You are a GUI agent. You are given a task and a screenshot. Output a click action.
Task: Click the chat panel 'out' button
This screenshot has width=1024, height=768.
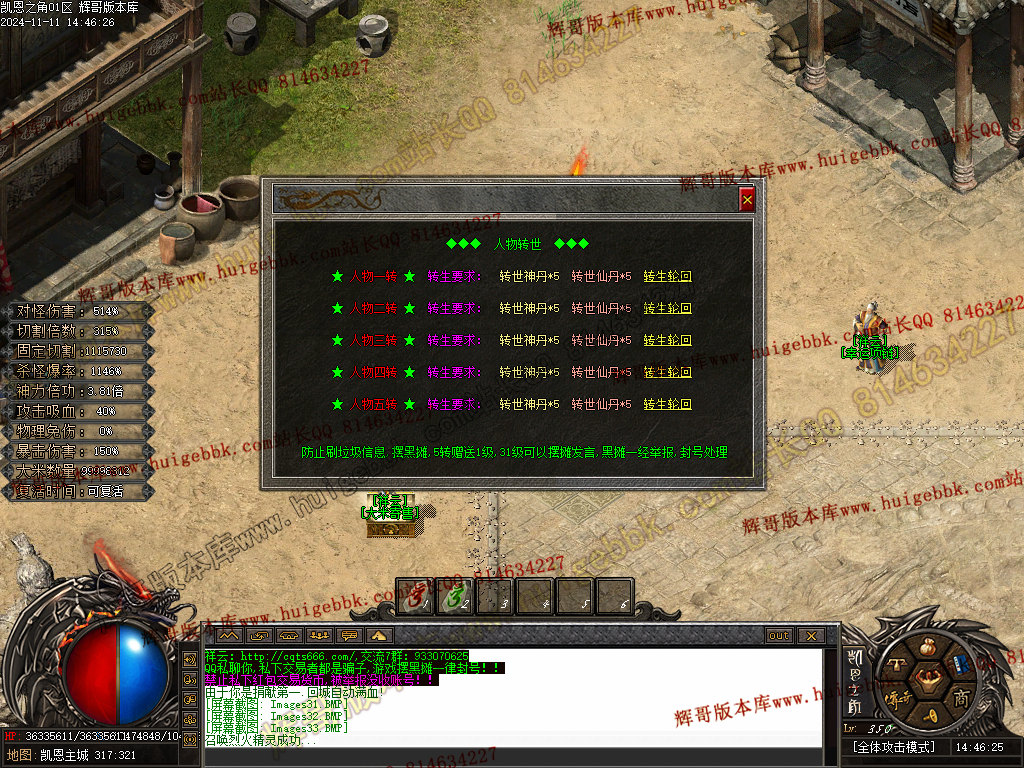[778, 635]
